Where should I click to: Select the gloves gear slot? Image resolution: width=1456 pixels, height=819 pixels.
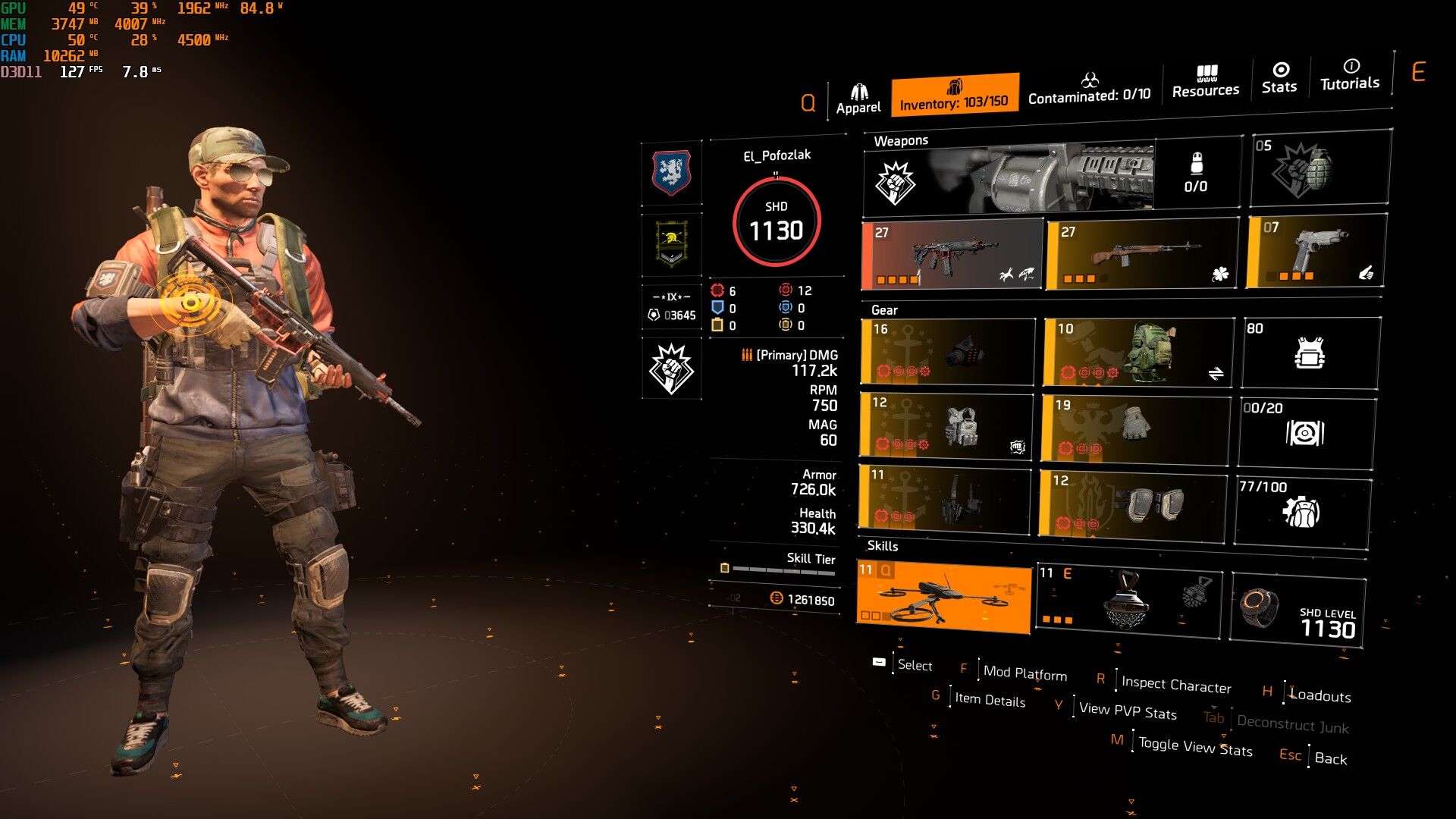click(1135, 428)
